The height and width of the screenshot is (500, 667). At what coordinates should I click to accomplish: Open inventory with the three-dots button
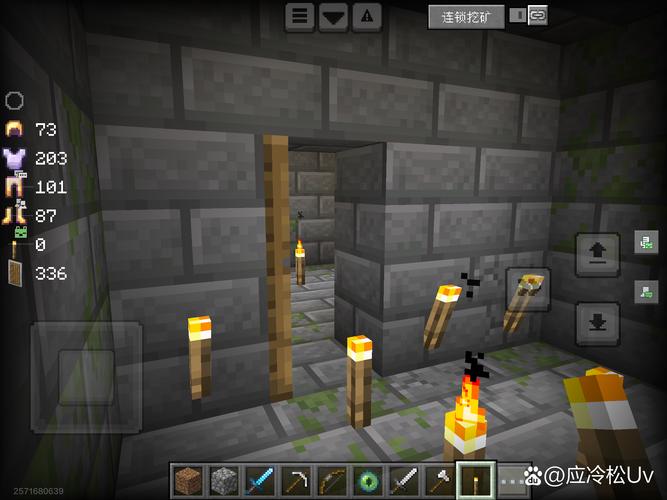click(x=510, y=482)
